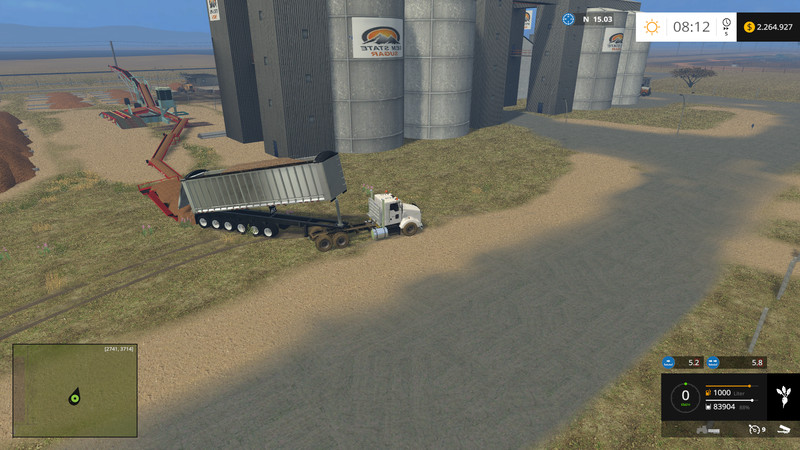This screenshot has height=450, width=800.
Task: Click the gold dollar money icon
Action: tap(750, 27)
